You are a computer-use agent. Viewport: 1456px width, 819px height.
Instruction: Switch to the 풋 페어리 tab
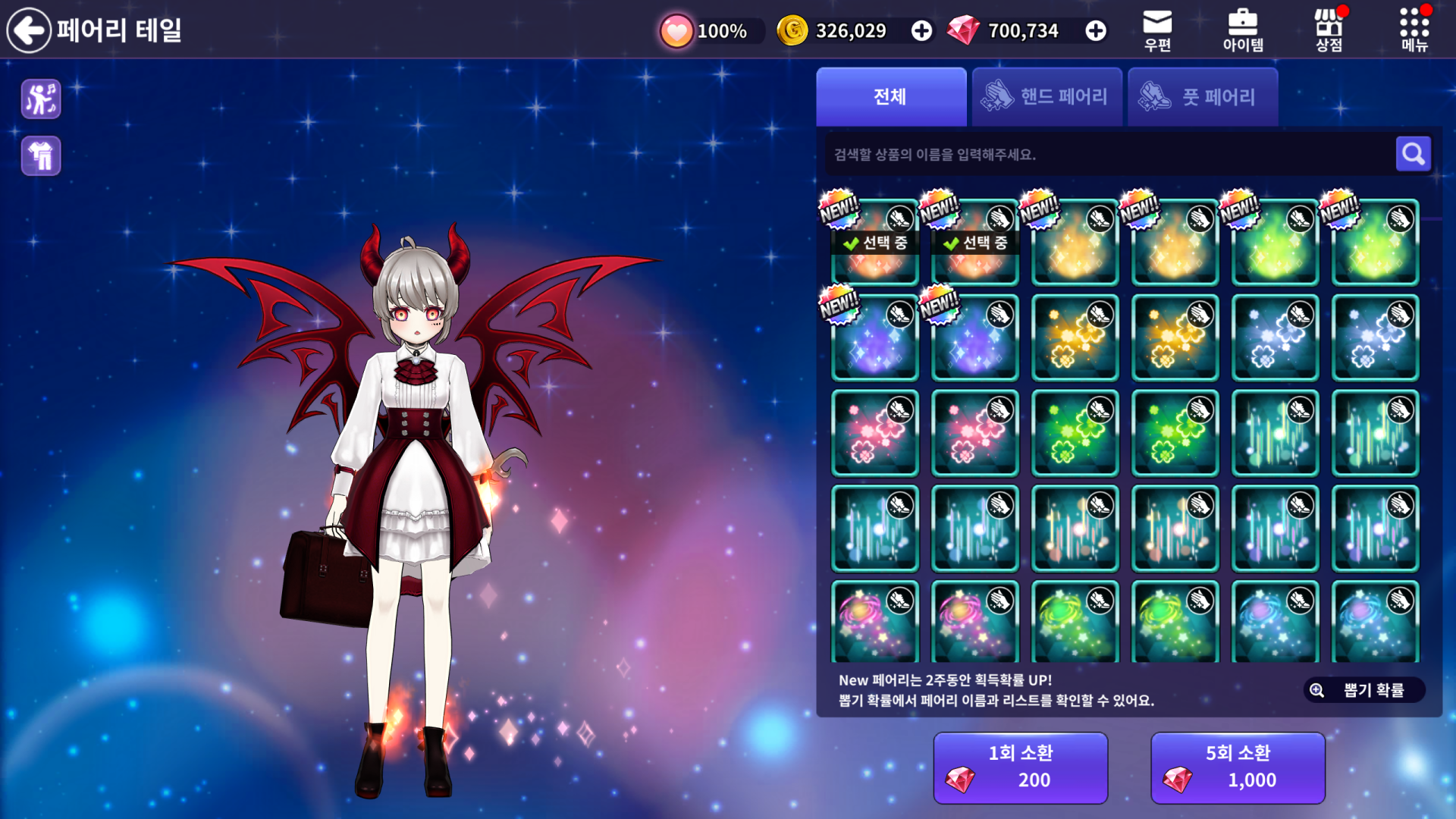(1203, 97)
